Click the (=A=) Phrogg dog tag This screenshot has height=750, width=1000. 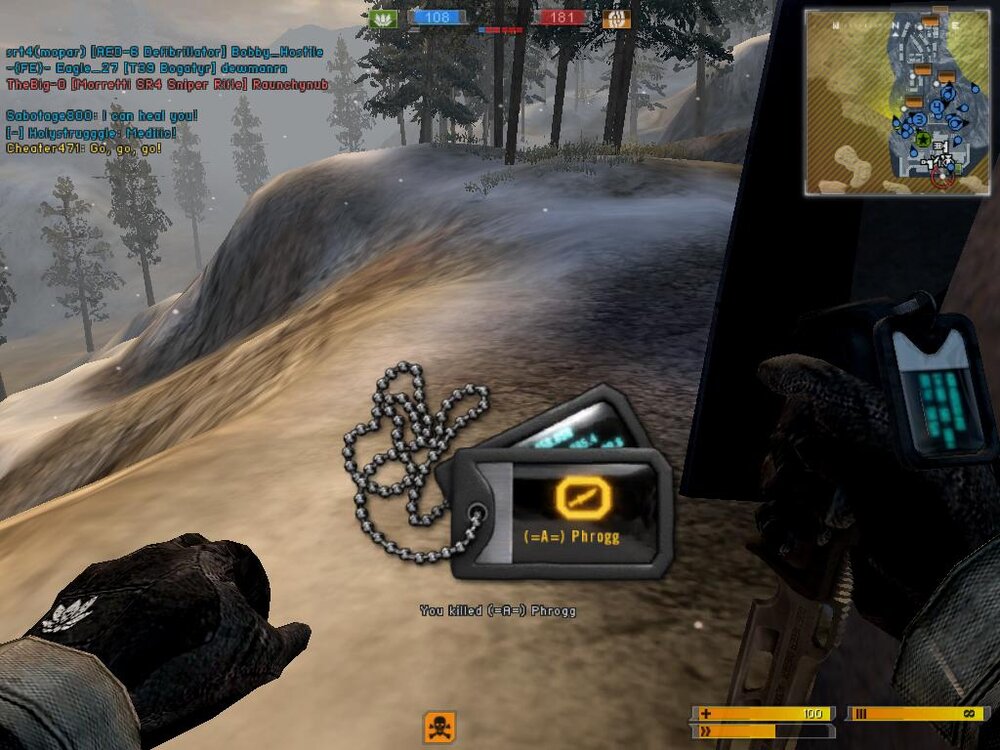click(x=560, y=512)
